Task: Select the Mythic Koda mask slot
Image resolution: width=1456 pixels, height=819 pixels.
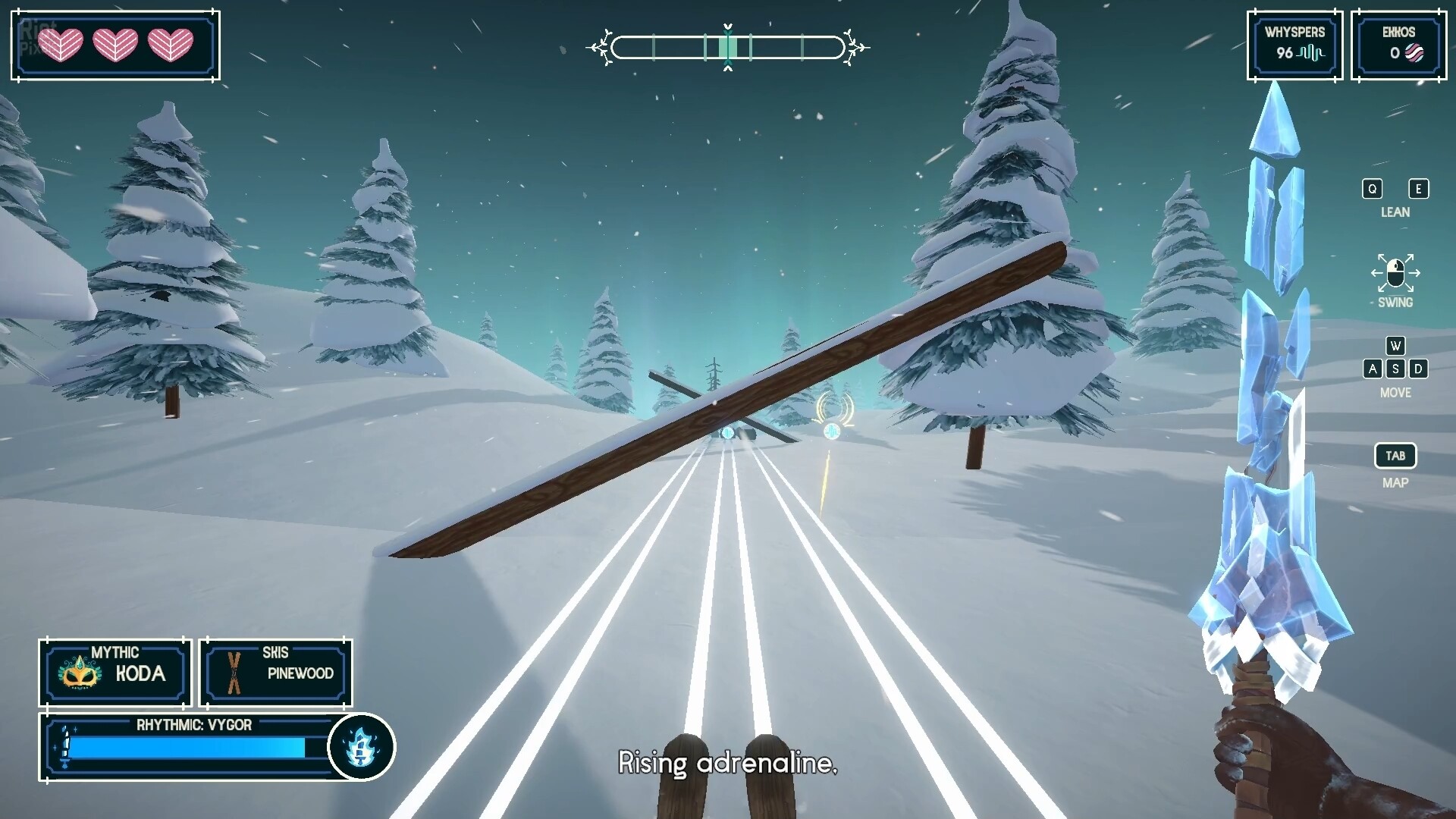Action: [x=115, y=673]
